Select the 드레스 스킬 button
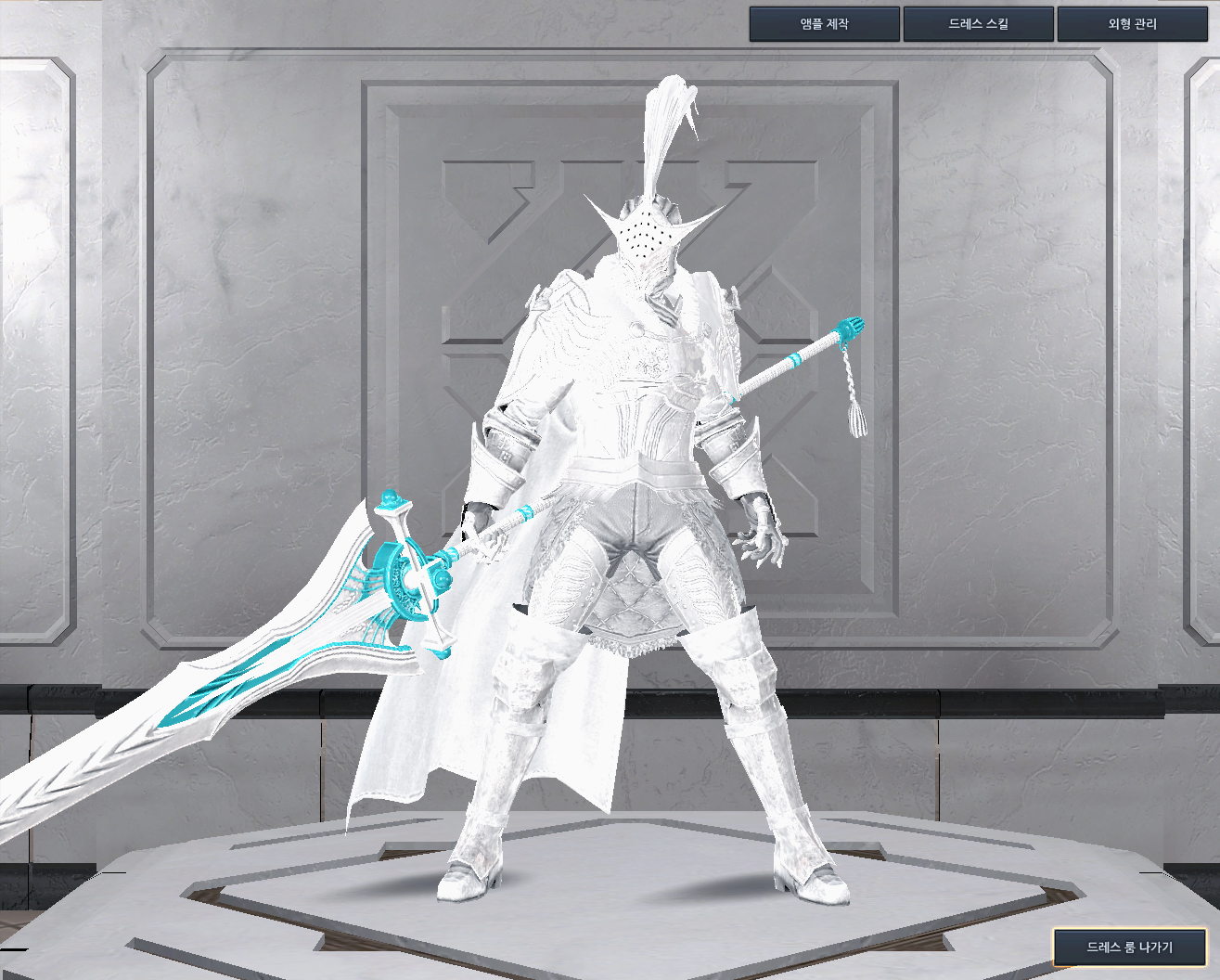The width and height of the screenshot is (1220, 980). click(x=978, y=24)
